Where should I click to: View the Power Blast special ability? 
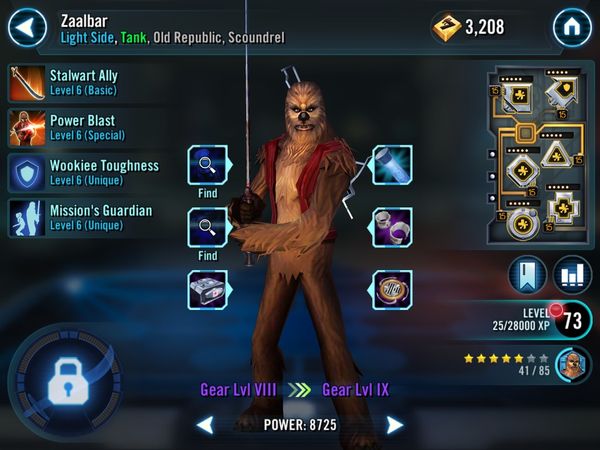tap(82, 127)
